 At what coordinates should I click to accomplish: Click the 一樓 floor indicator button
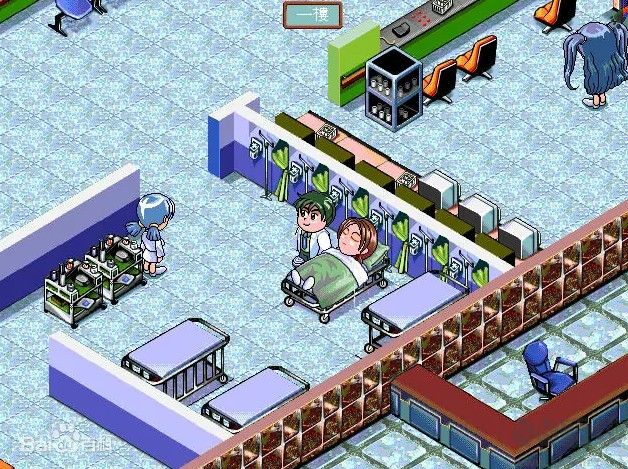tap(312, 14)
